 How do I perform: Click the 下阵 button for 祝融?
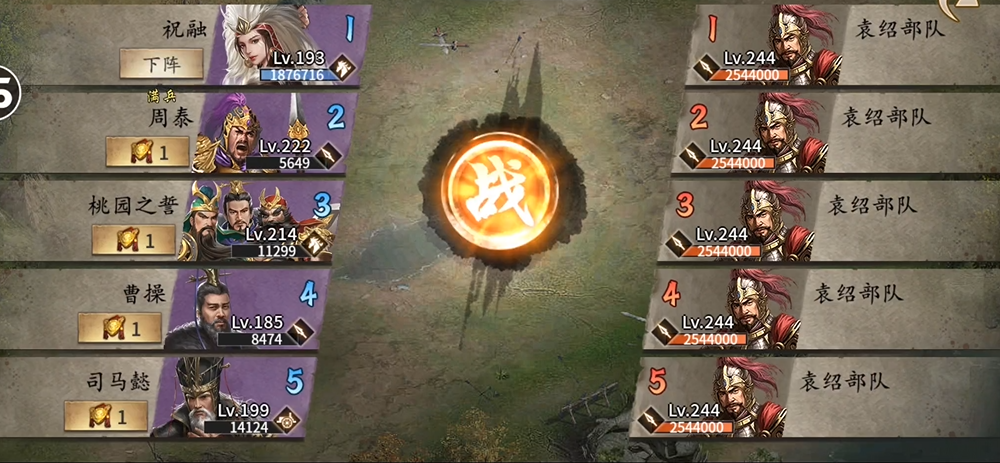162,64
